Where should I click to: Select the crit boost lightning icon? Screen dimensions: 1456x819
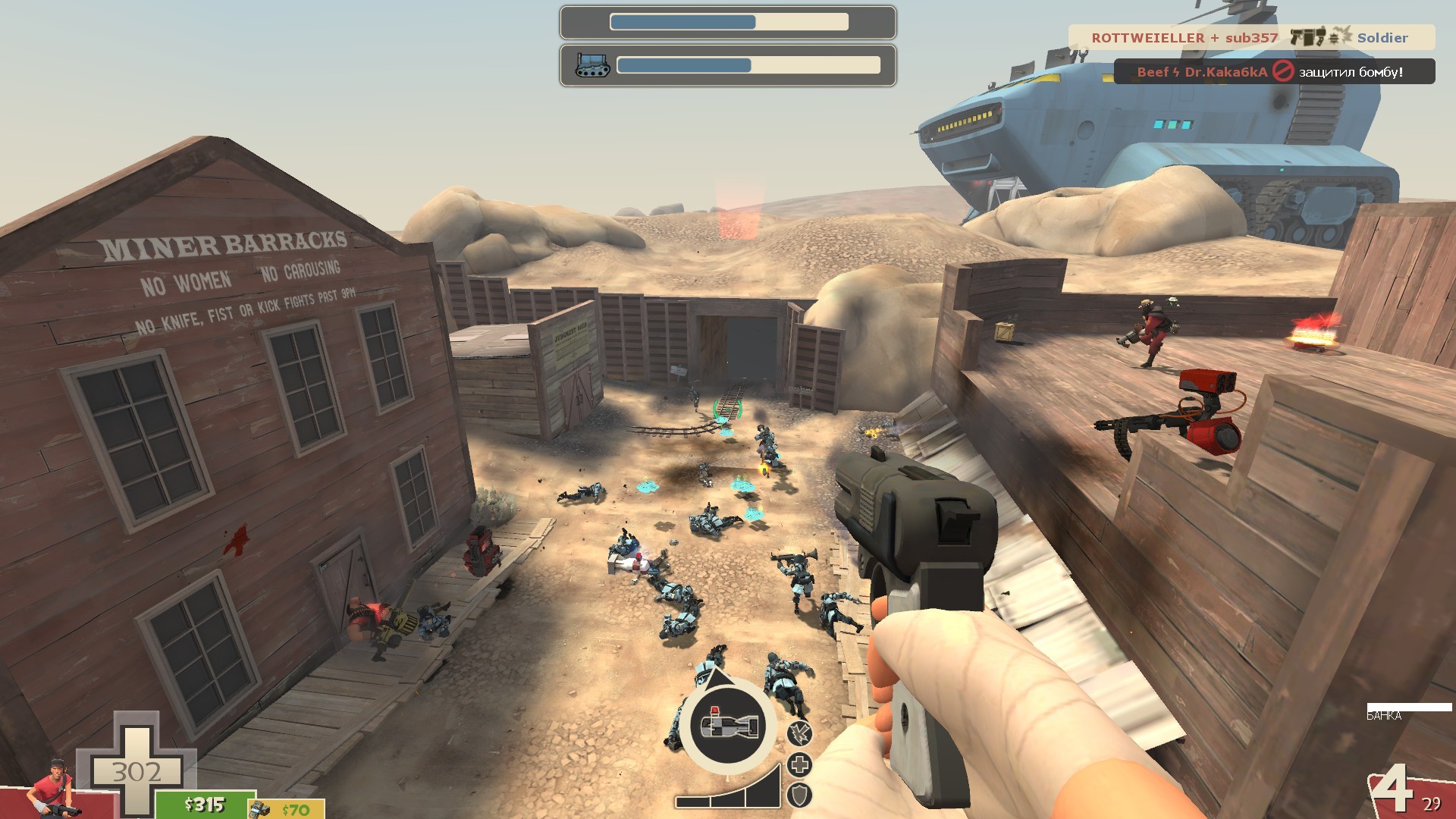click(x=800, y=733)
